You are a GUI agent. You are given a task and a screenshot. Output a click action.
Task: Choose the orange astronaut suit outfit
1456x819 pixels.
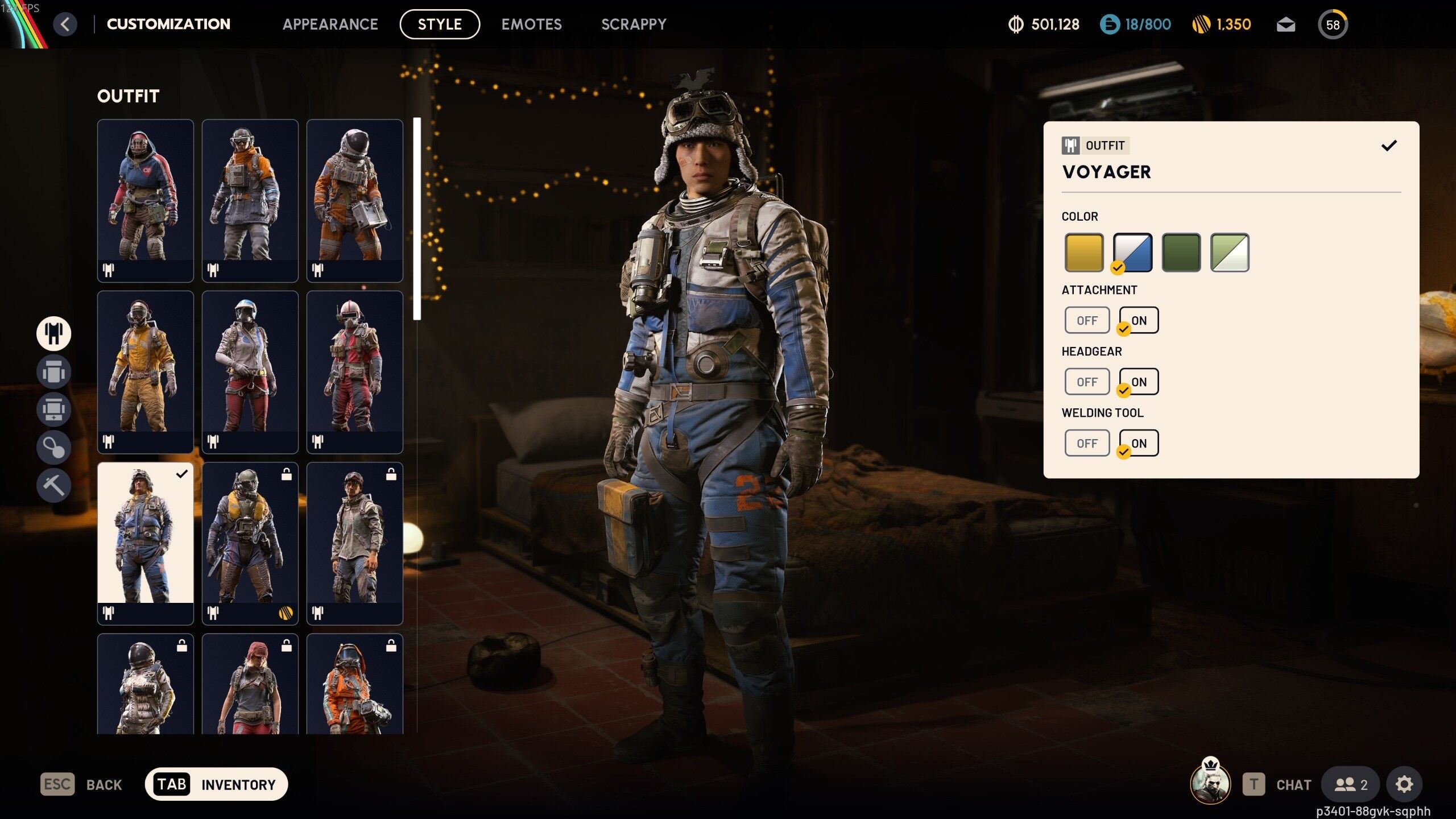point(354,200)
